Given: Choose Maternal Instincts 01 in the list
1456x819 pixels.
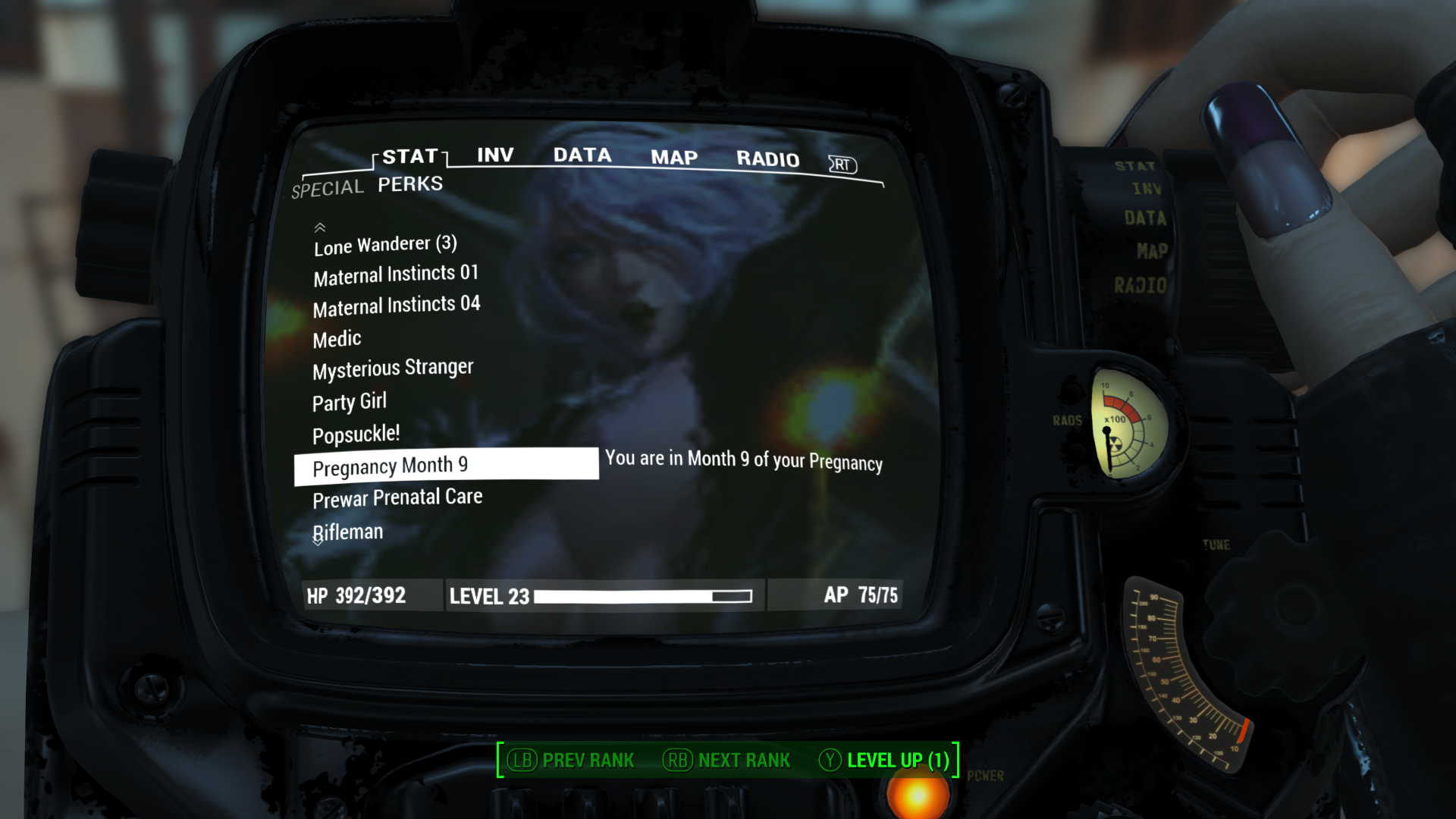Looking at the screenshot, I should (x=396, y=275).
